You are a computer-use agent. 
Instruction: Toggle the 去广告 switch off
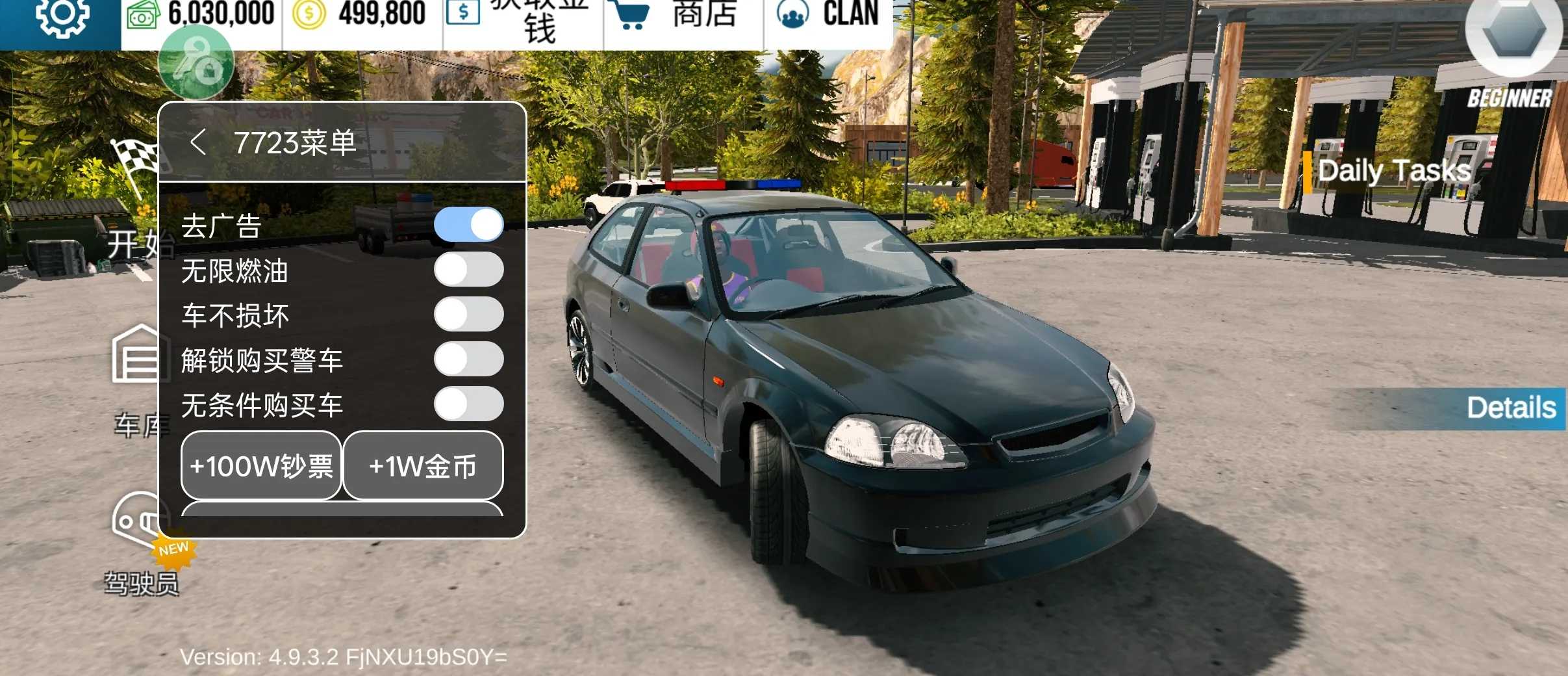coord(468,225)
